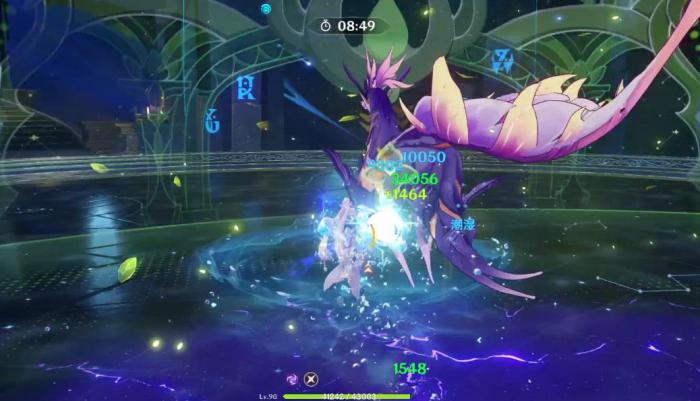Click the purple swirl status buff icon
Viewport: 700px width, 401px height.
point(293,379)
